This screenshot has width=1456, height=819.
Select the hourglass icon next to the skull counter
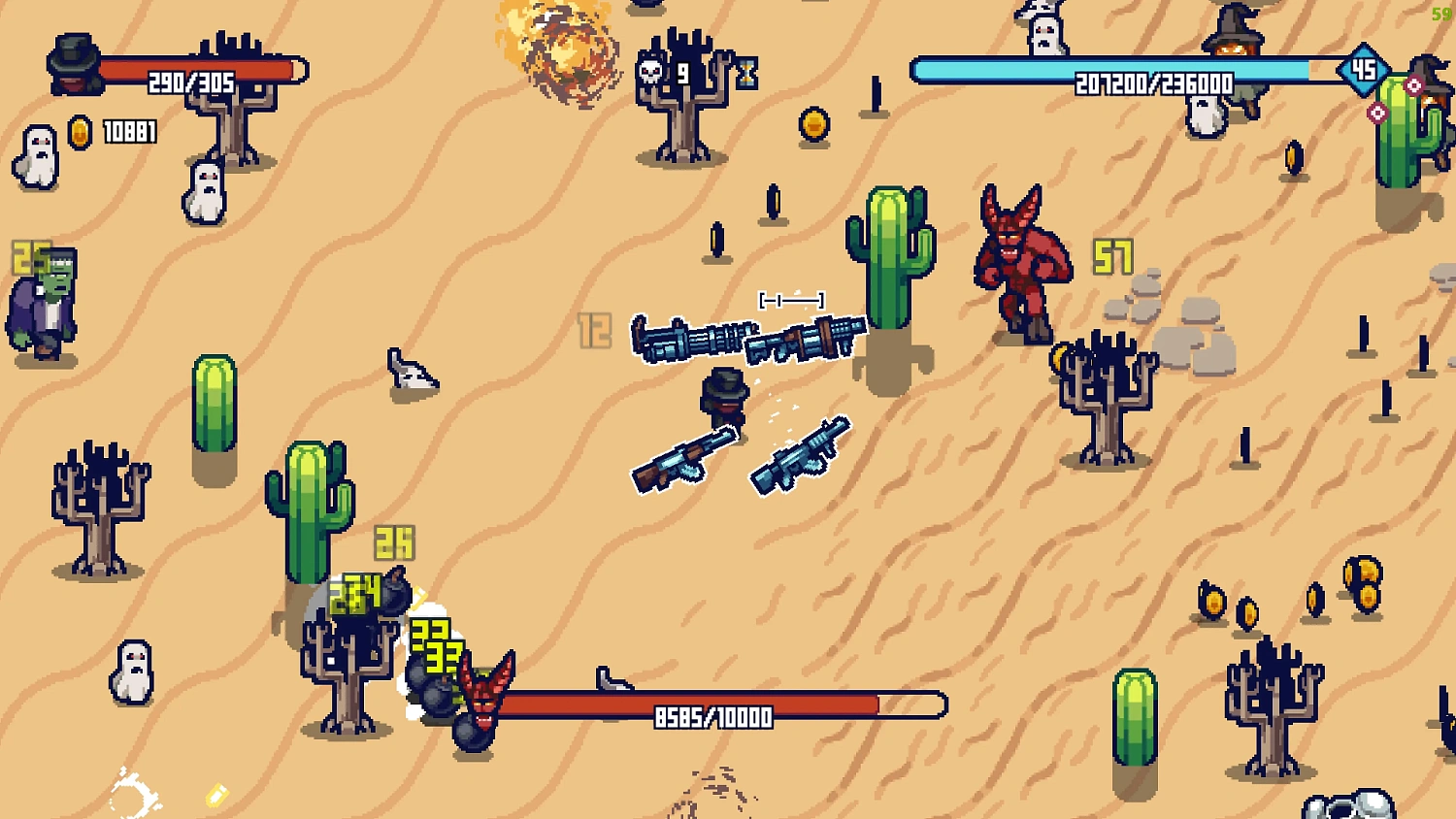(x=746, y=73)
